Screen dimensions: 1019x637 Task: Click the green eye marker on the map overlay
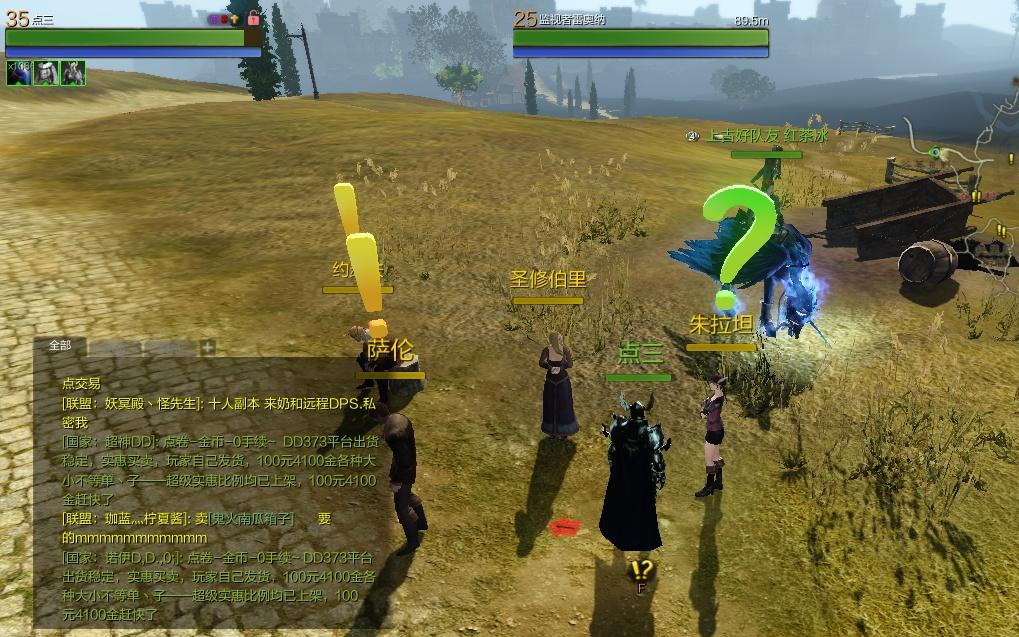[935, 153]
